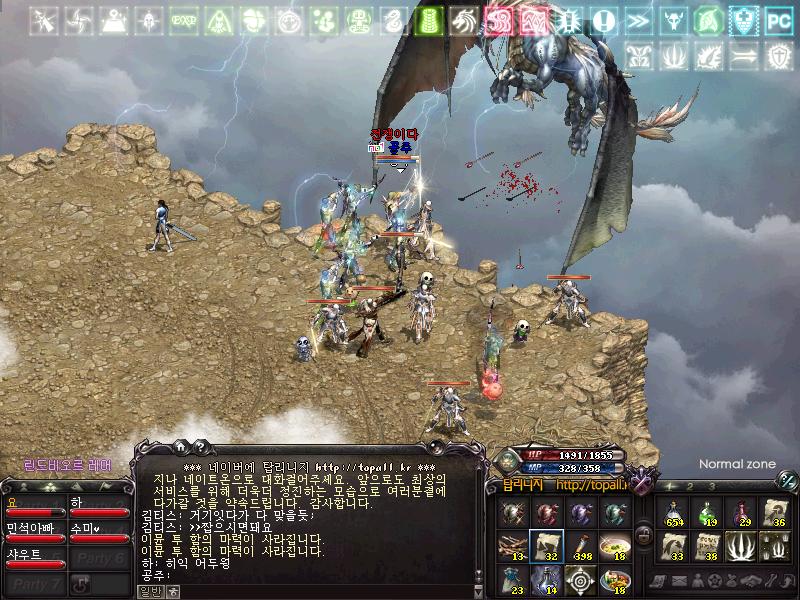Image resolution: width=800 pixels, height=600 pixels.
Task: Click the chat input line
Action: [x=300, y=576]
